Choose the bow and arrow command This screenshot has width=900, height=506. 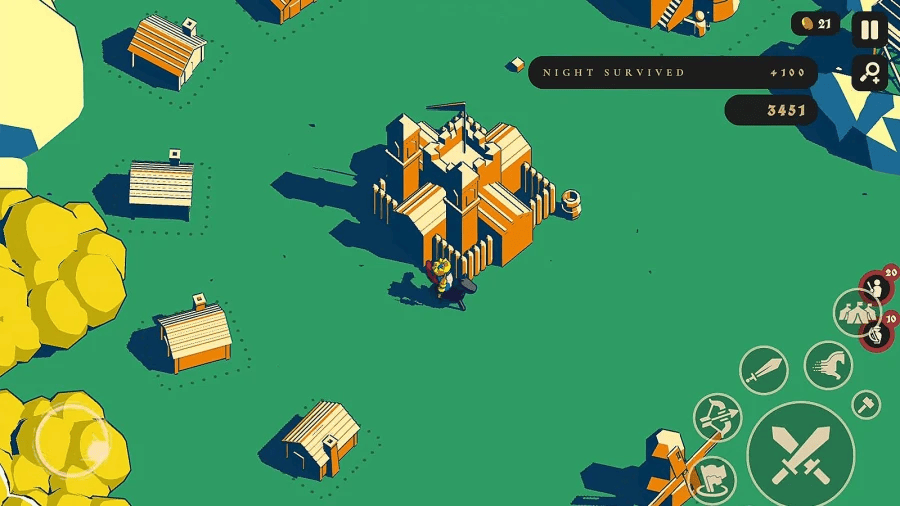click(x=718, y=416)
